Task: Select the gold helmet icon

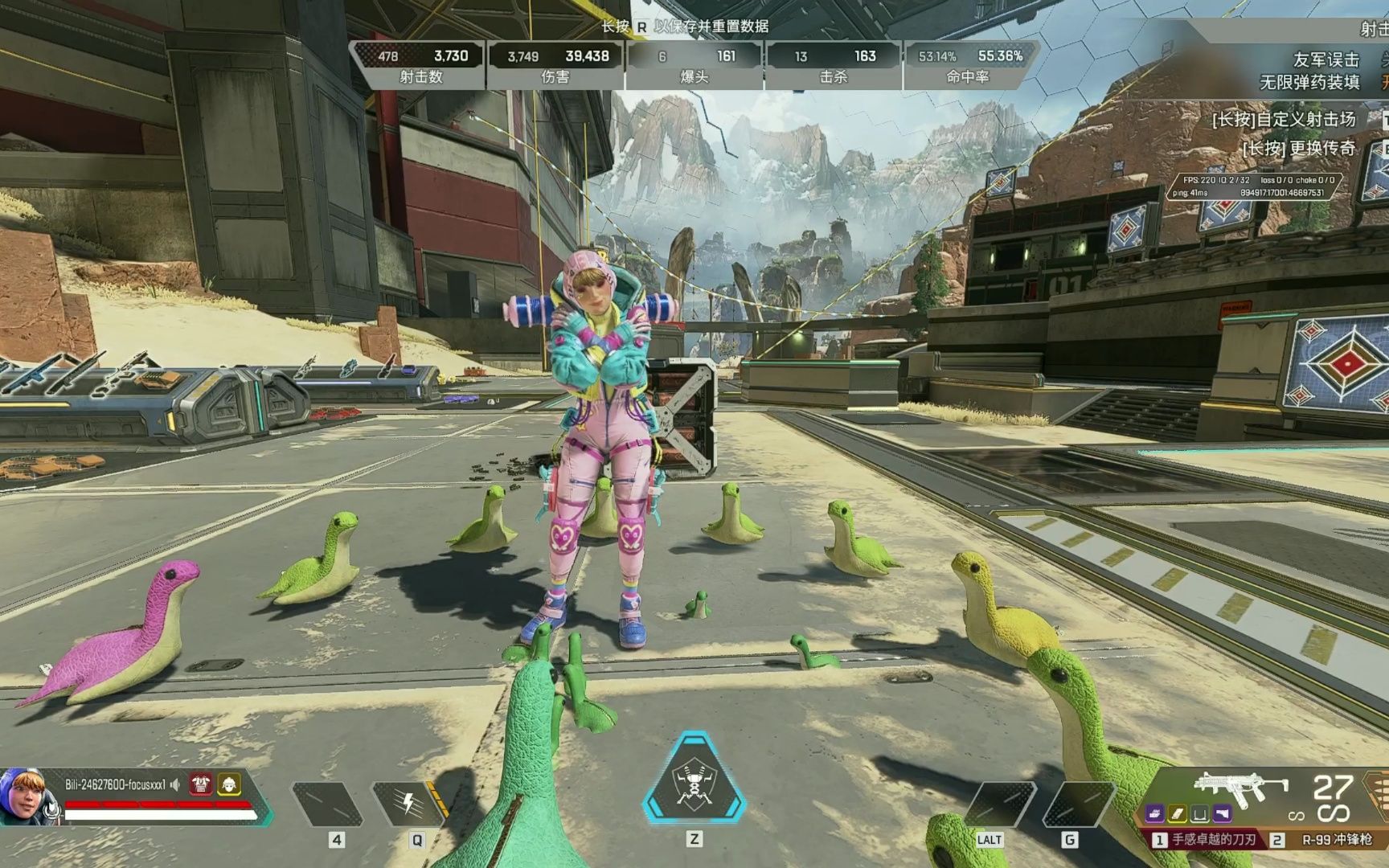Action: (x=229, y=784)
